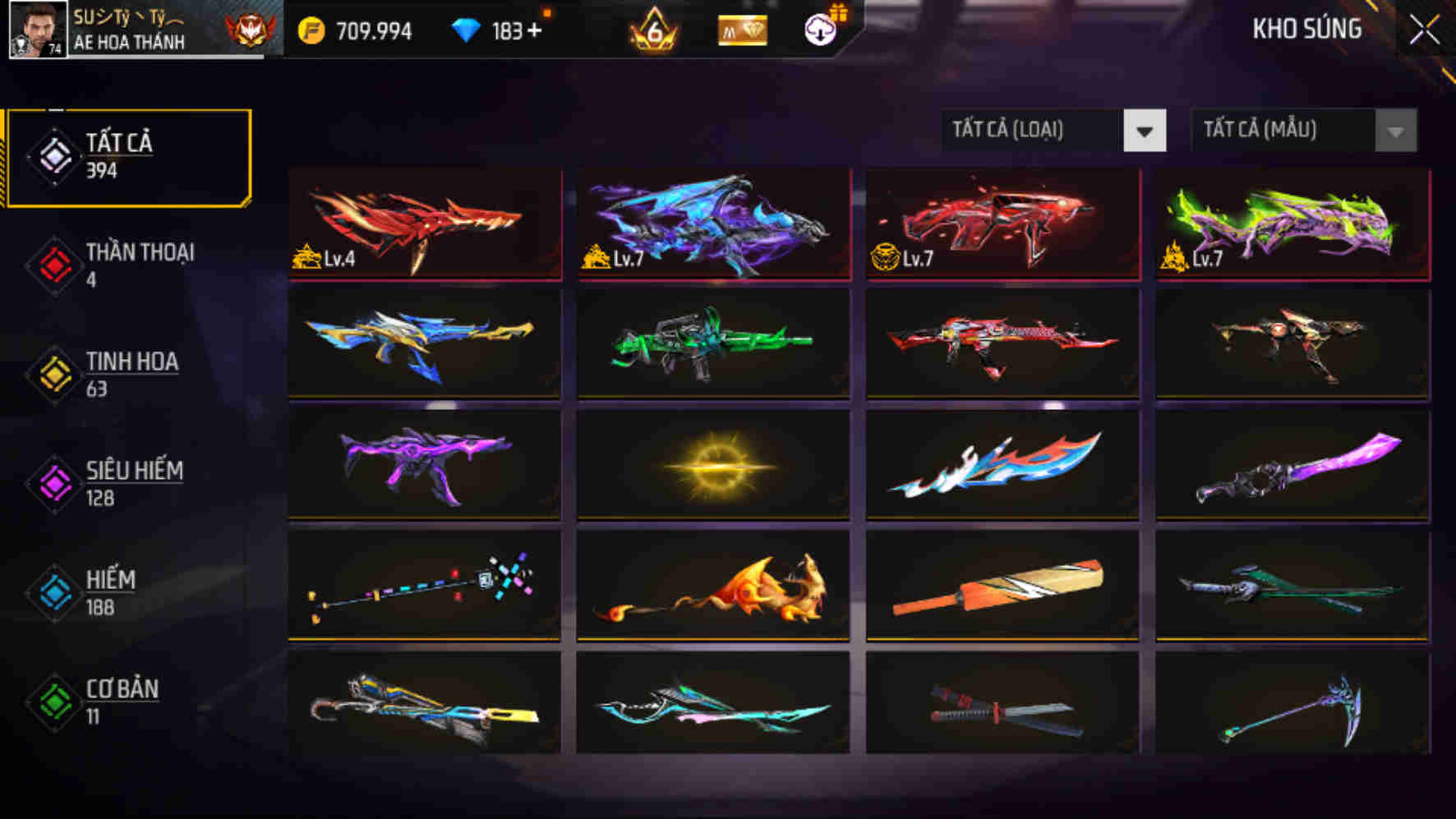Select the red dragon Lv.4 weapon skin
The width and height of the screenshot is (1456, 819).
tap(424, 223)
